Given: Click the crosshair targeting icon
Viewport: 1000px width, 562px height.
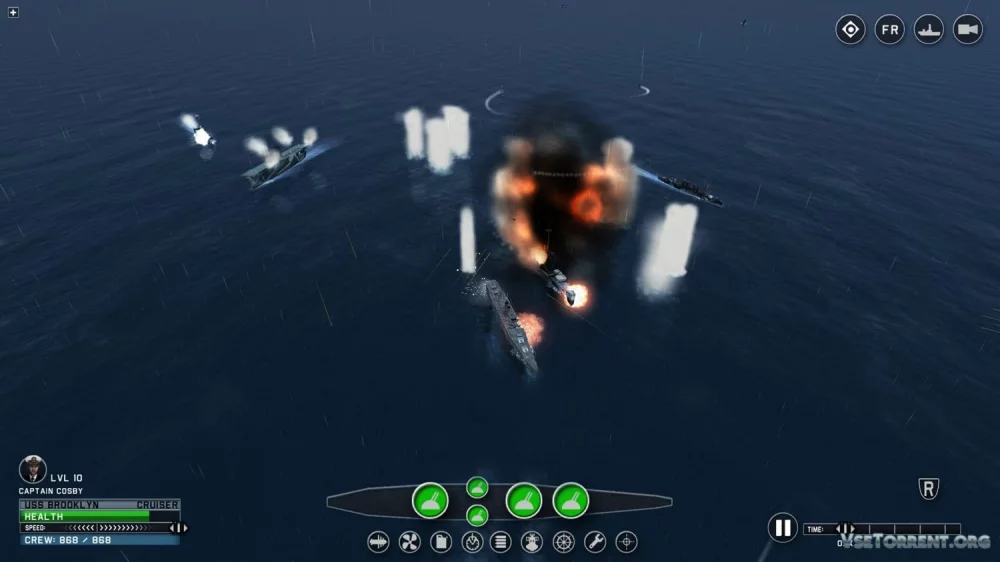Looking at the screenshot, I should [x=626, y=542].
